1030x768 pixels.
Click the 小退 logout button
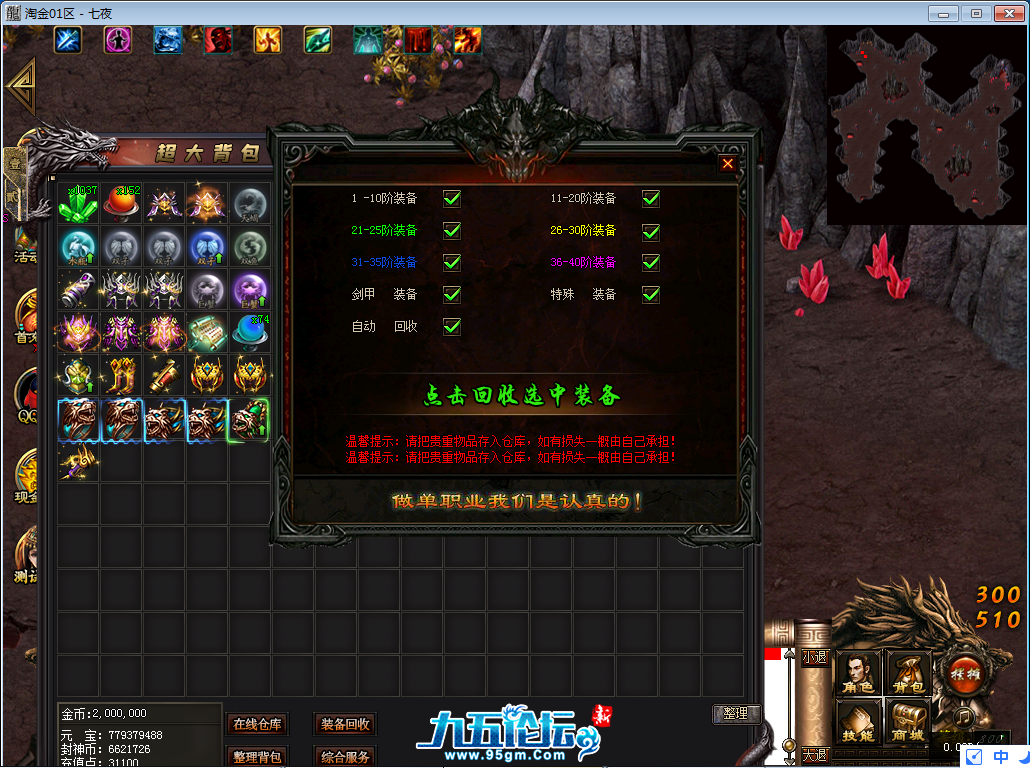815,657
